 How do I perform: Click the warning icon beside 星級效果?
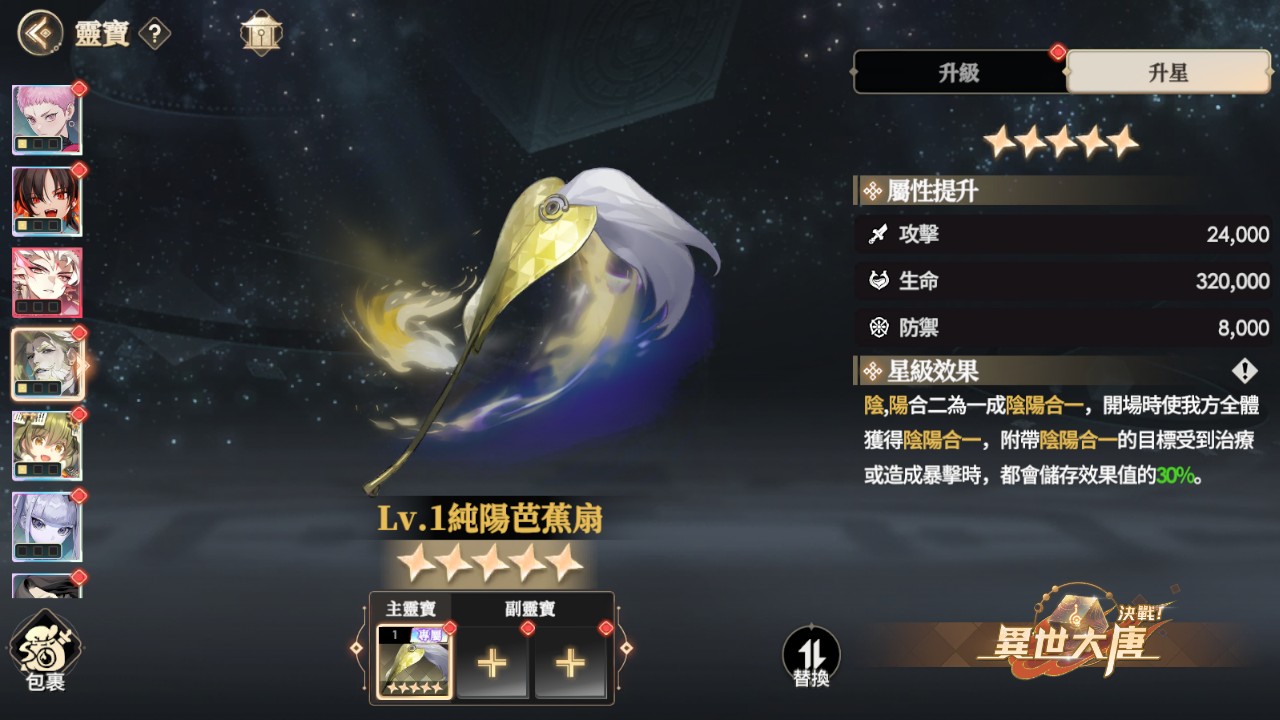click(x=1243, y=371)
